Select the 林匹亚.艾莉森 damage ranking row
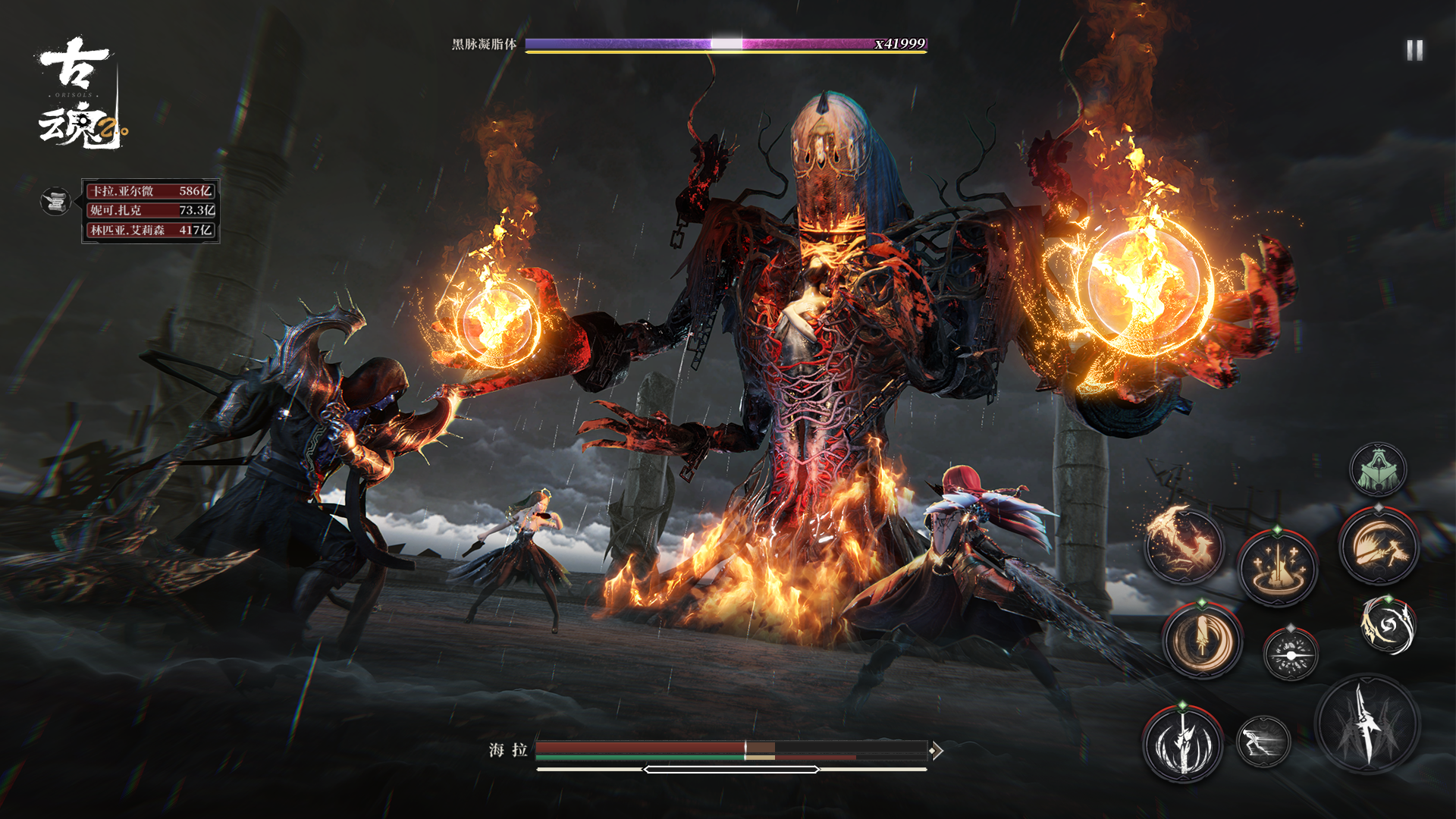Screen dimensions: 1456x819 [x=150, y=230]
